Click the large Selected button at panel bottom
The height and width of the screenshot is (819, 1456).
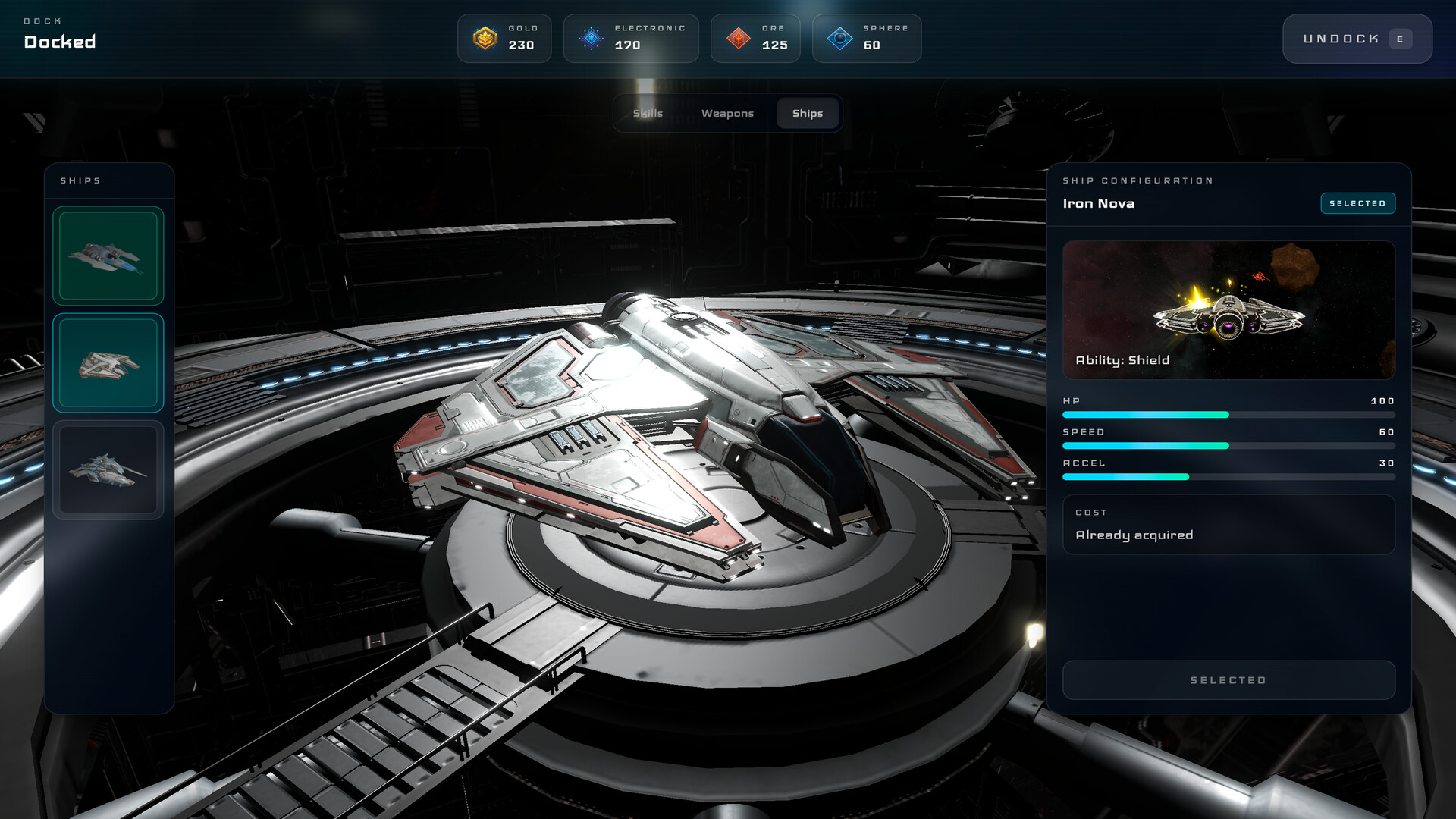(1228, 680)
